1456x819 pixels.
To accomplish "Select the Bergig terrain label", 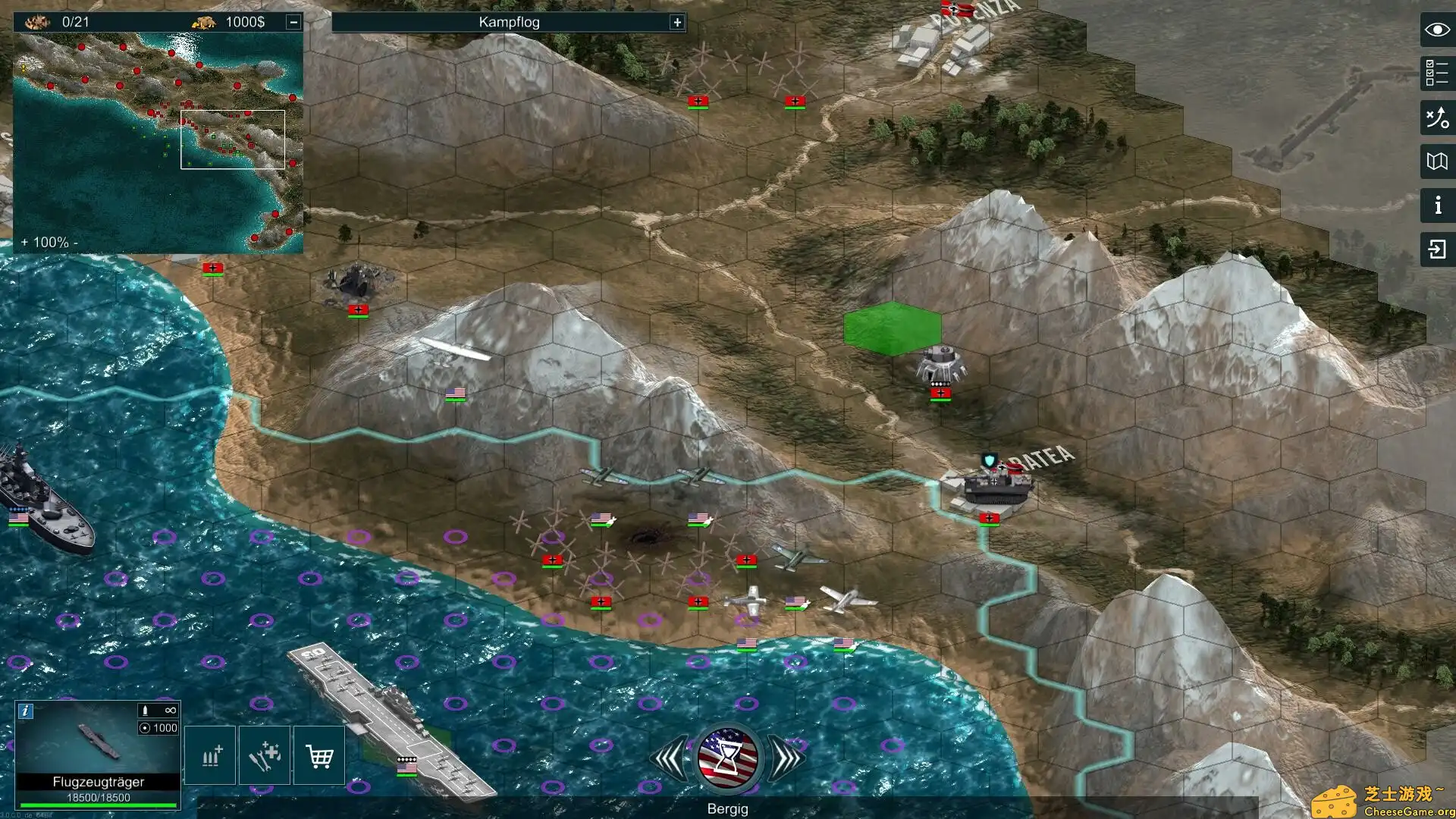I will coord(728,808).
